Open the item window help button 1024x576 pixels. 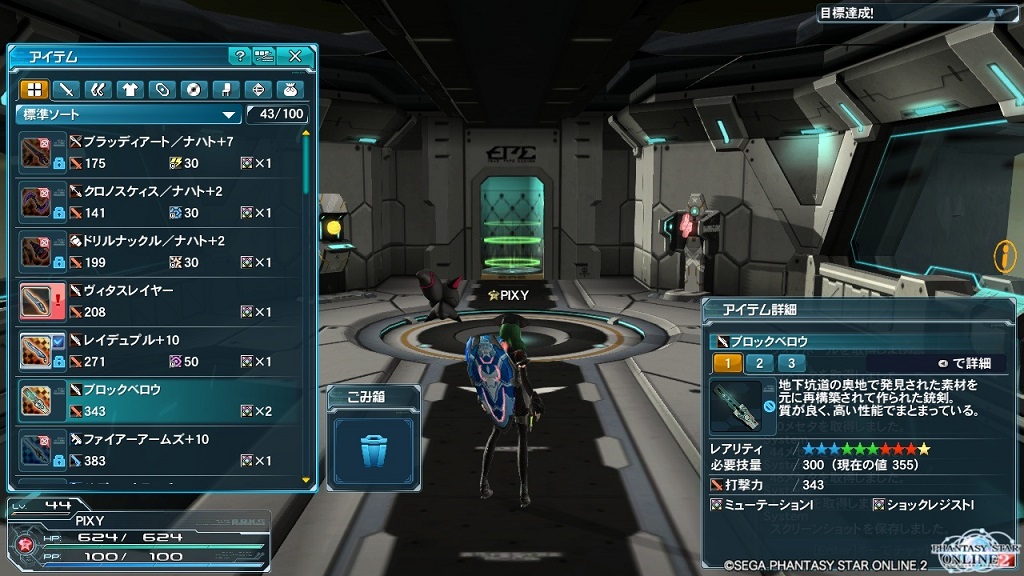tap(239, 56)
